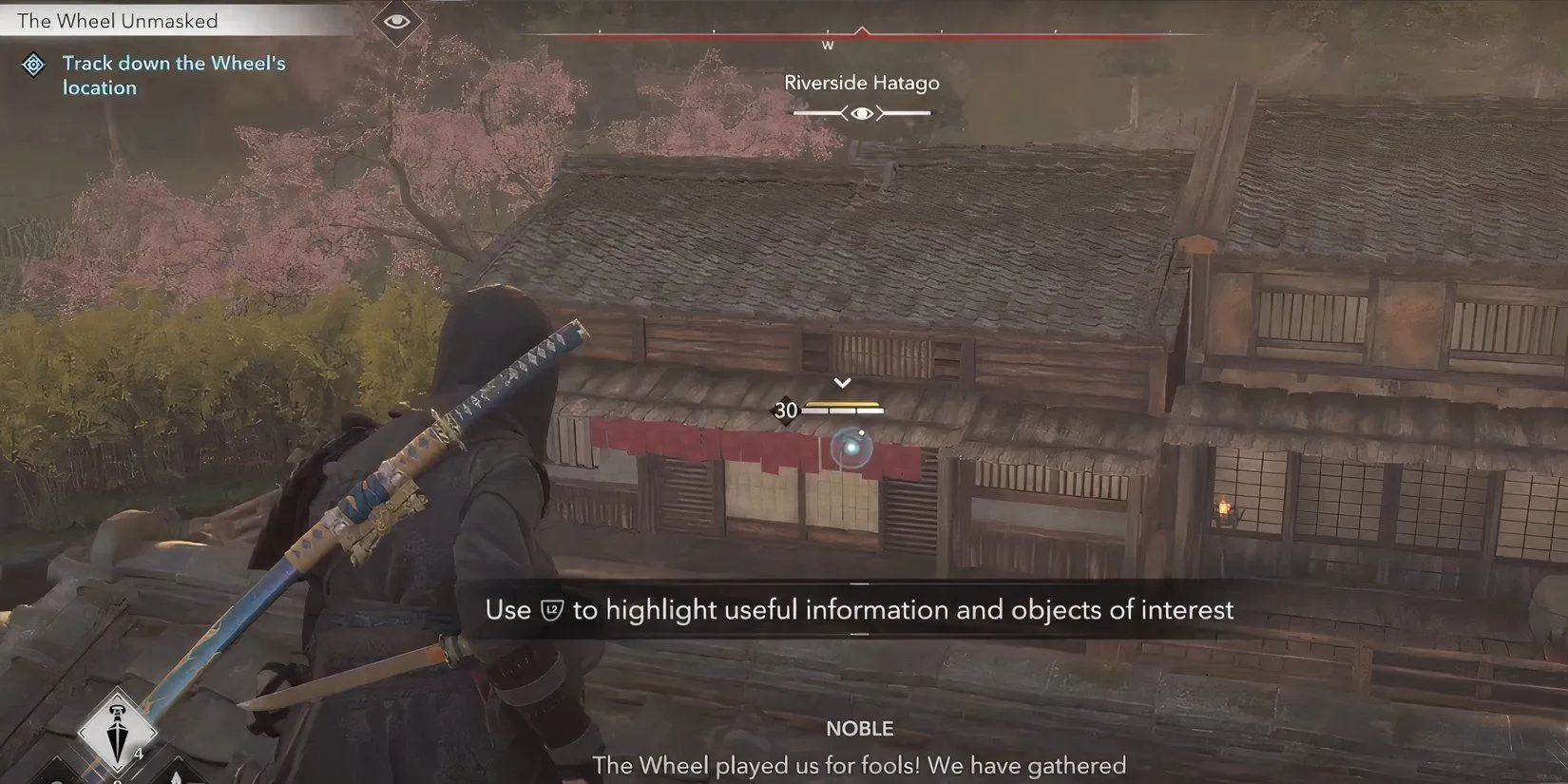Select the Riverside Hatago location marker
The width and height of the screenshot is (1568, 784).
tap(861, 113)
